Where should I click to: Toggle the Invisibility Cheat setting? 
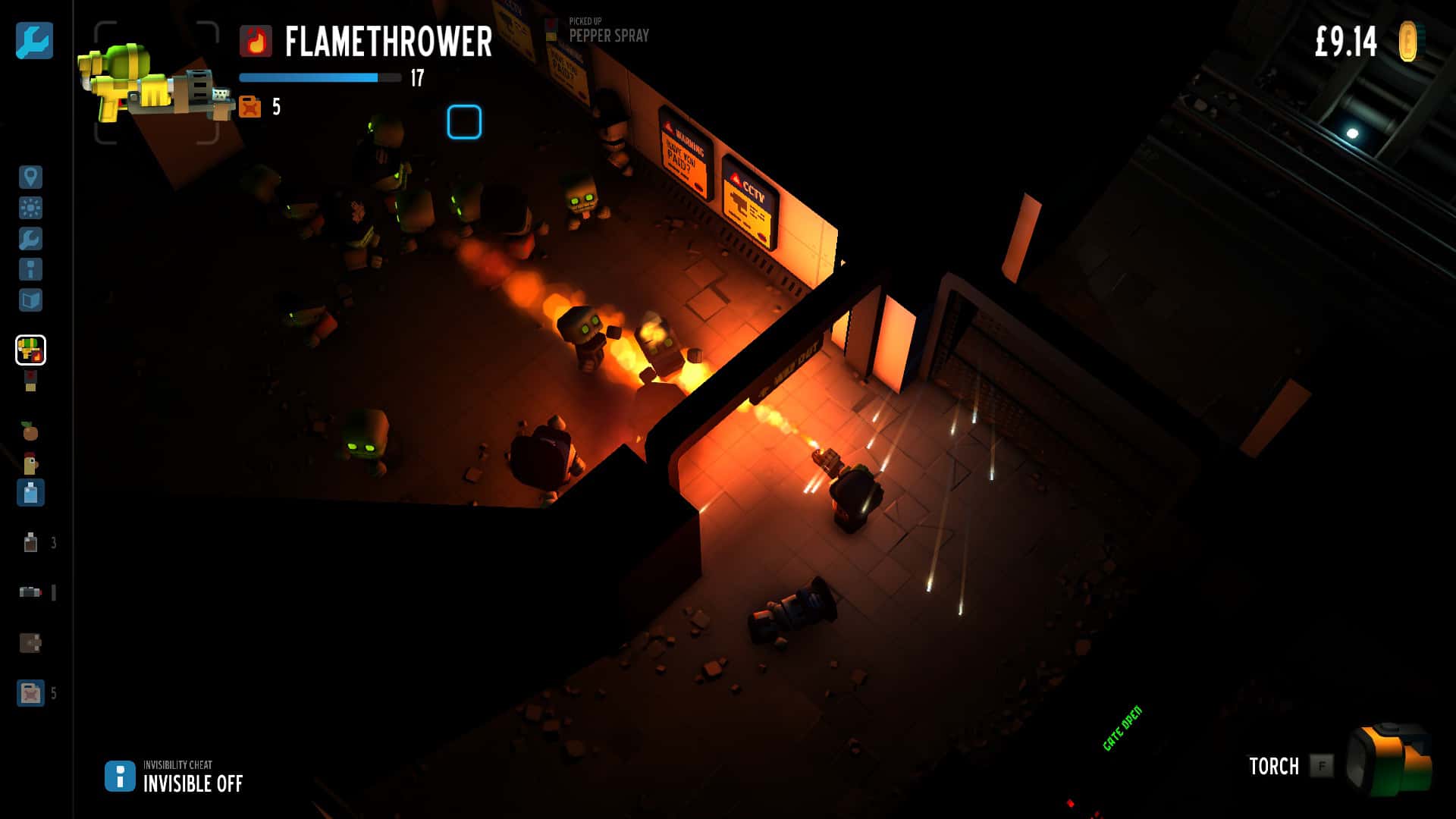(119, 776)
